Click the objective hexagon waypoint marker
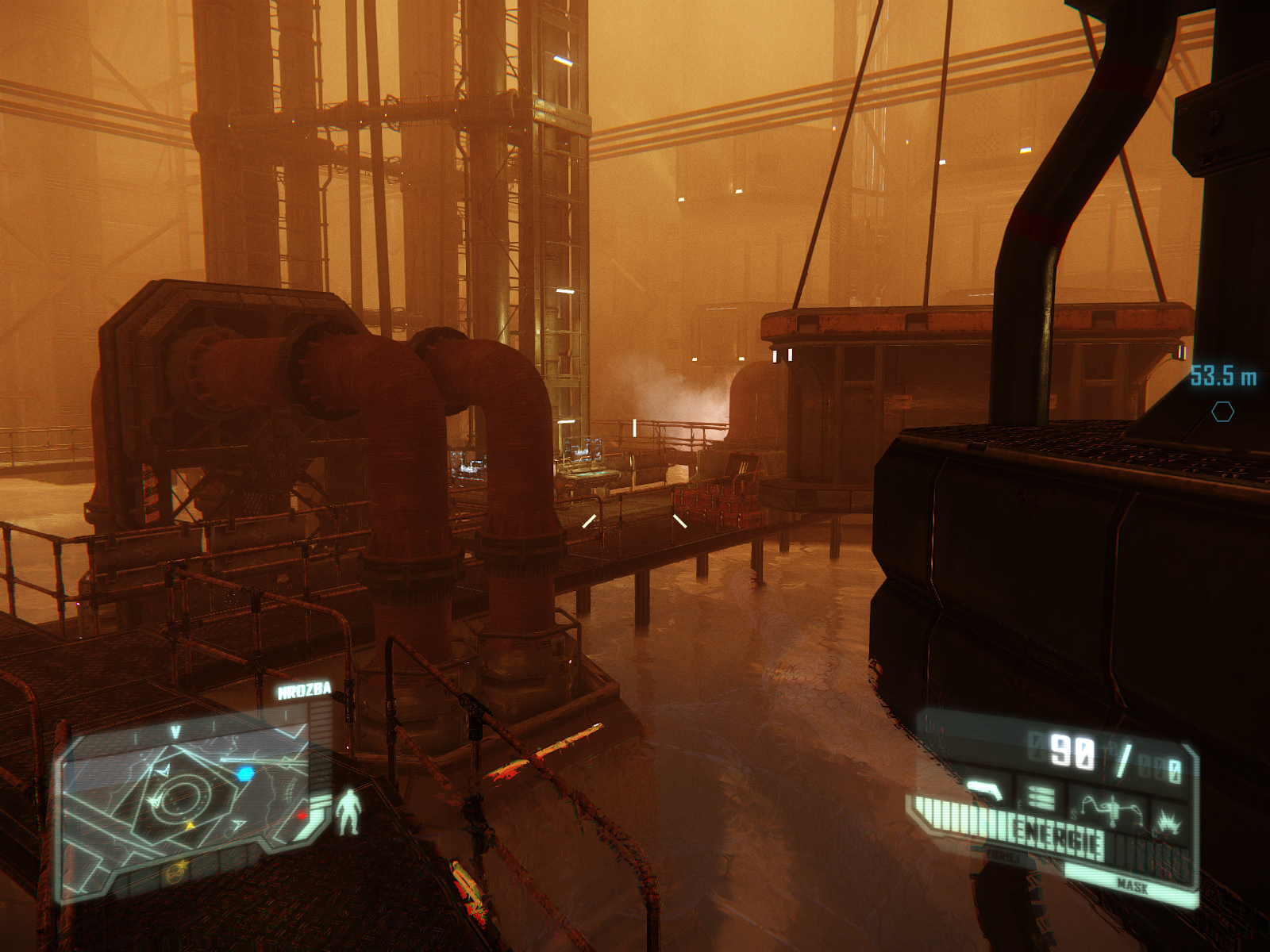 [1222, 411]
